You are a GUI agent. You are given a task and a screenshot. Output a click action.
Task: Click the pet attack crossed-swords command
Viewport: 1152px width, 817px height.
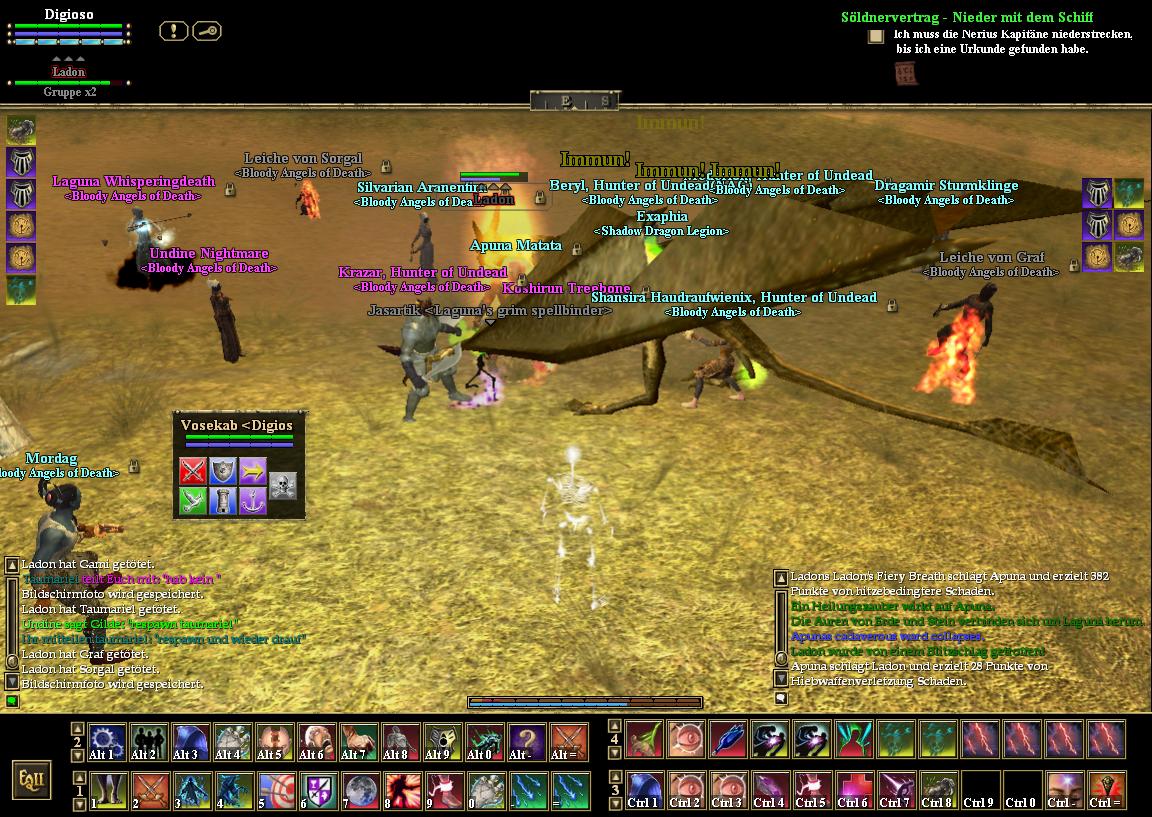point(193,471)
